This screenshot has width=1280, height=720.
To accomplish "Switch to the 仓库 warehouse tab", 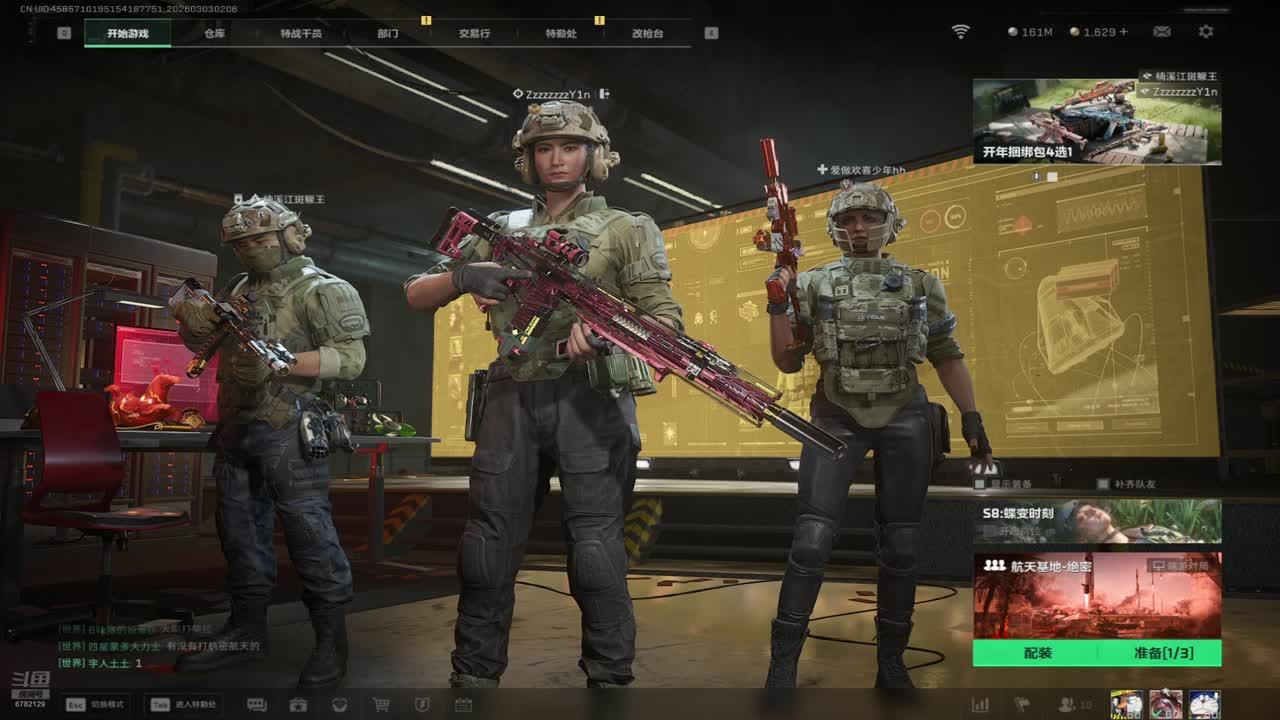I will tap(214, 33).
